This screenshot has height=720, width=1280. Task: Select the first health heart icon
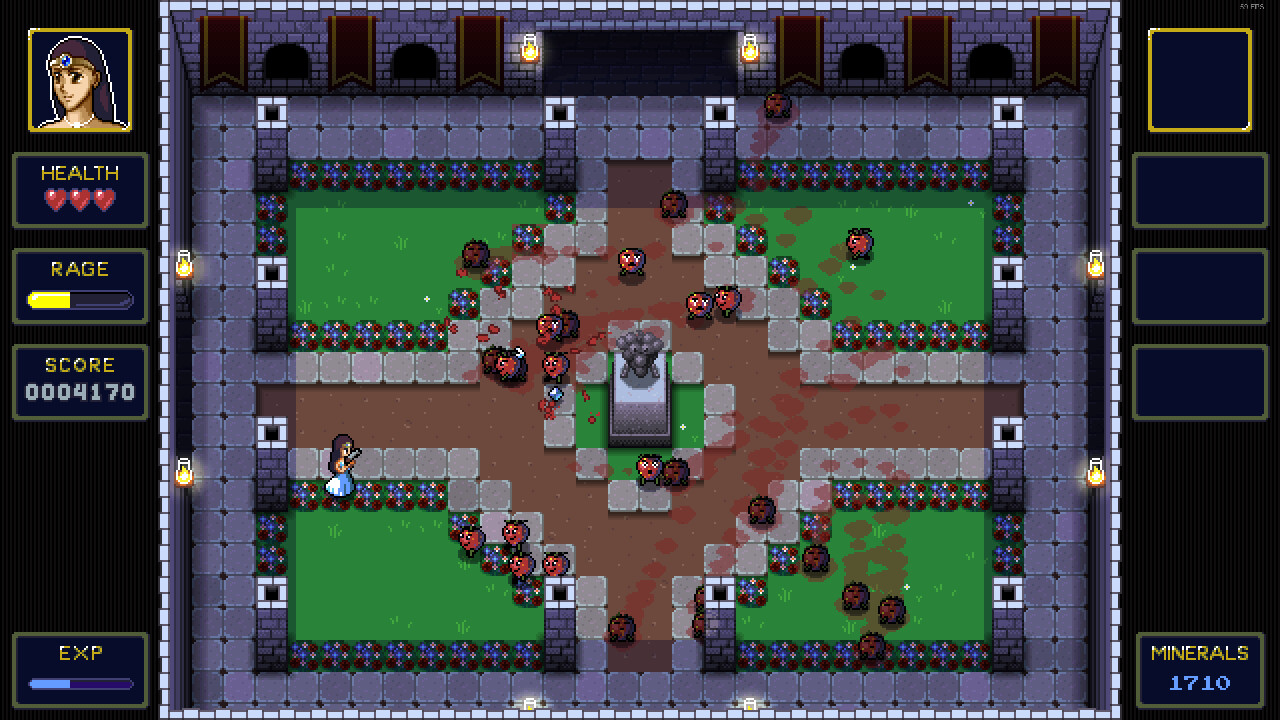(56, 198)
